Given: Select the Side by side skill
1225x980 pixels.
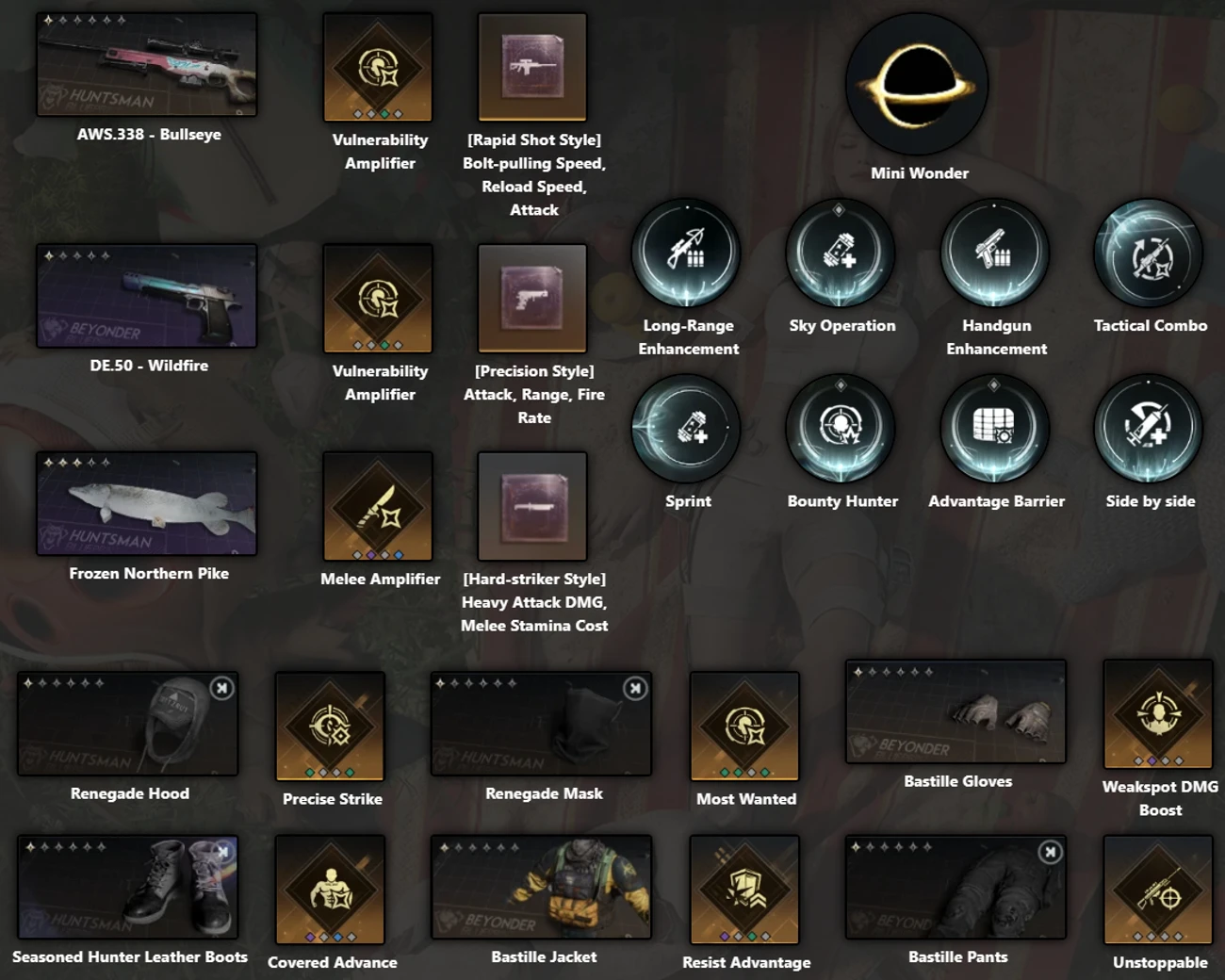Looking at the screenshot, I should [1149, 428].
